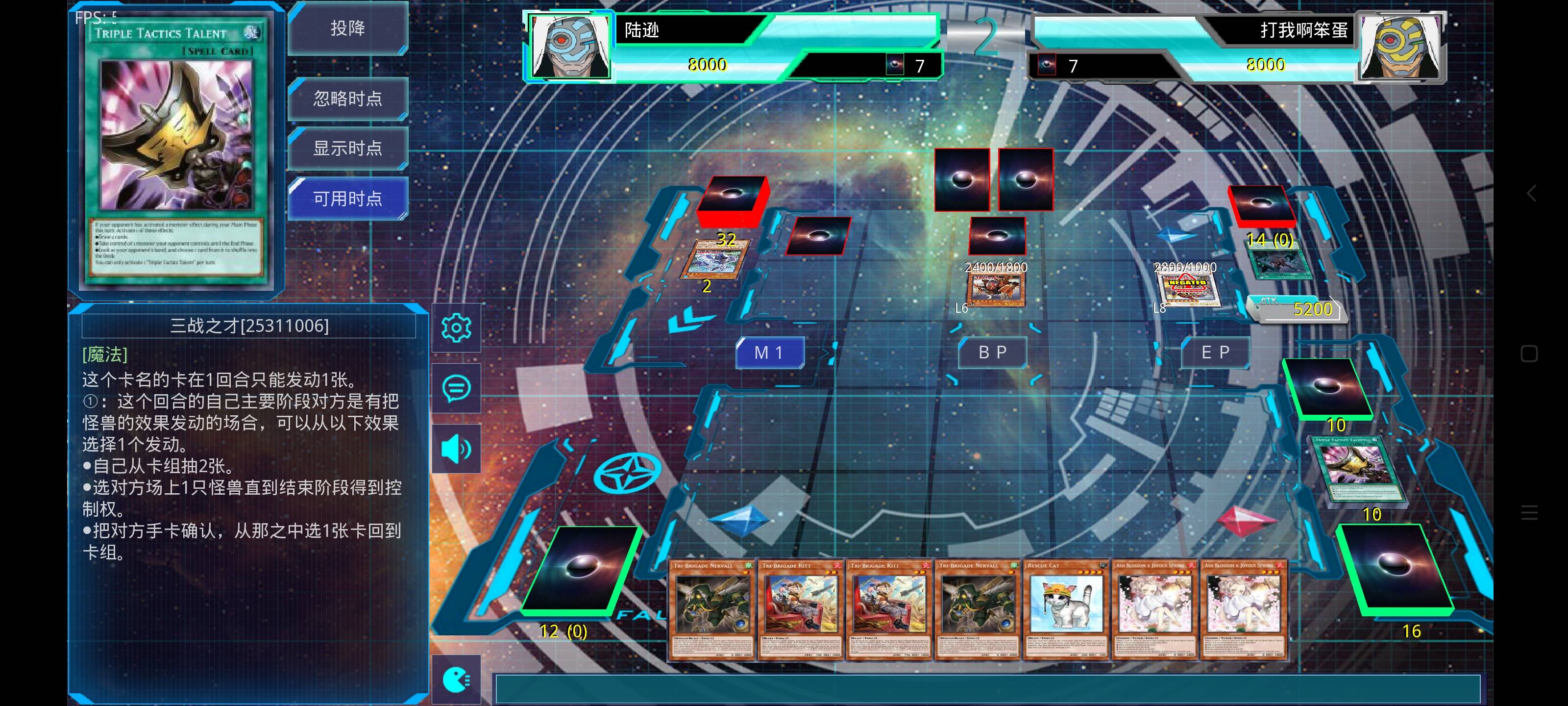
Task: Click the pac-man shaped icon
Action: [456, 680]
